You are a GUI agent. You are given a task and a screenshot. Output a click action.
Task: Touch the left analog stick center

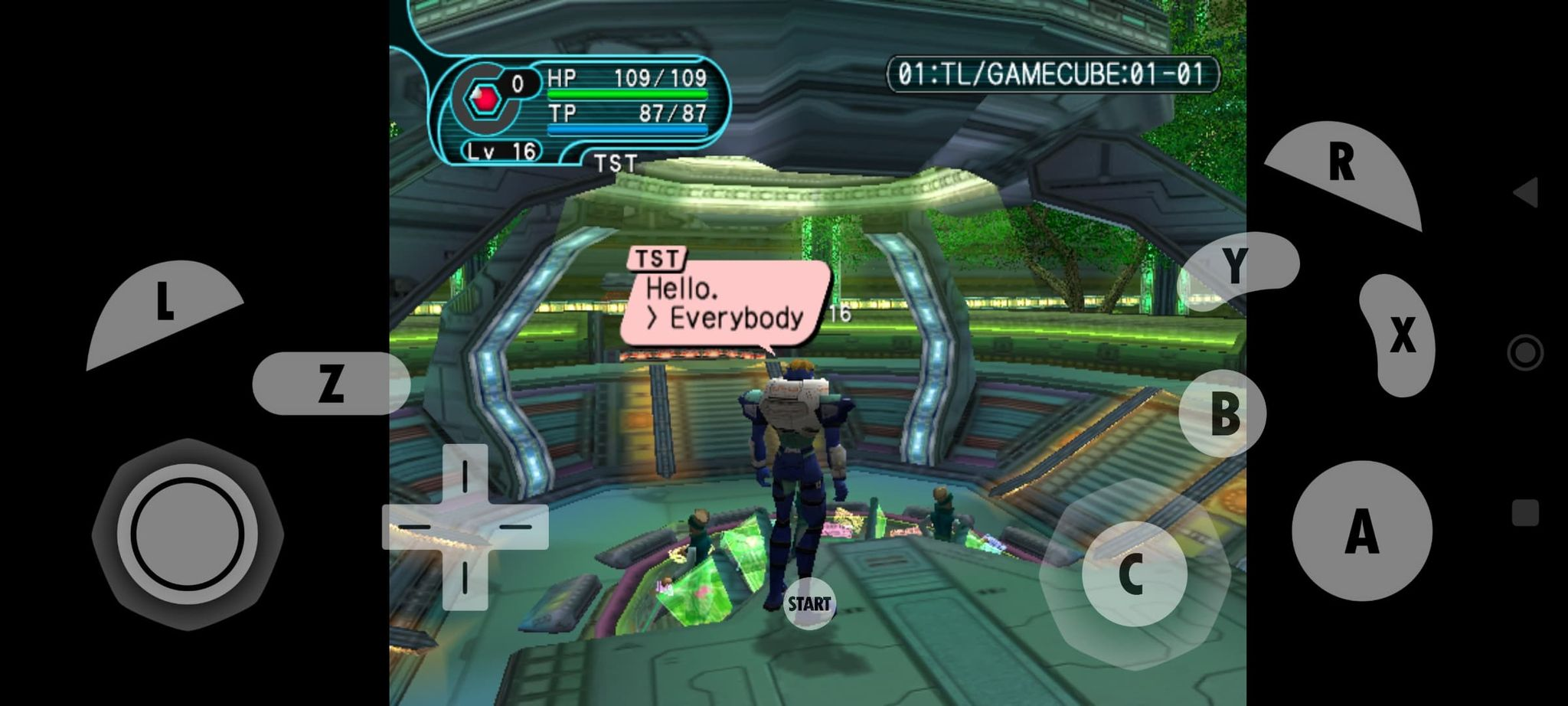pyautogui.click(x=188, y=534)
